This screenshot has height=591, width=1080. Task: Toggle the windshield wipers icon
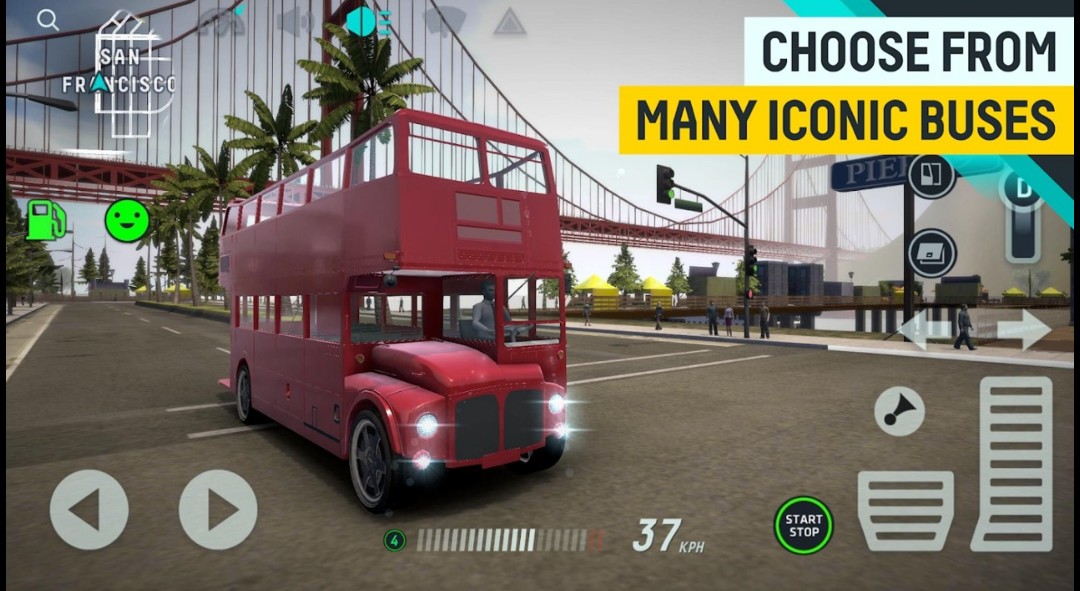[x=444, y=21]
